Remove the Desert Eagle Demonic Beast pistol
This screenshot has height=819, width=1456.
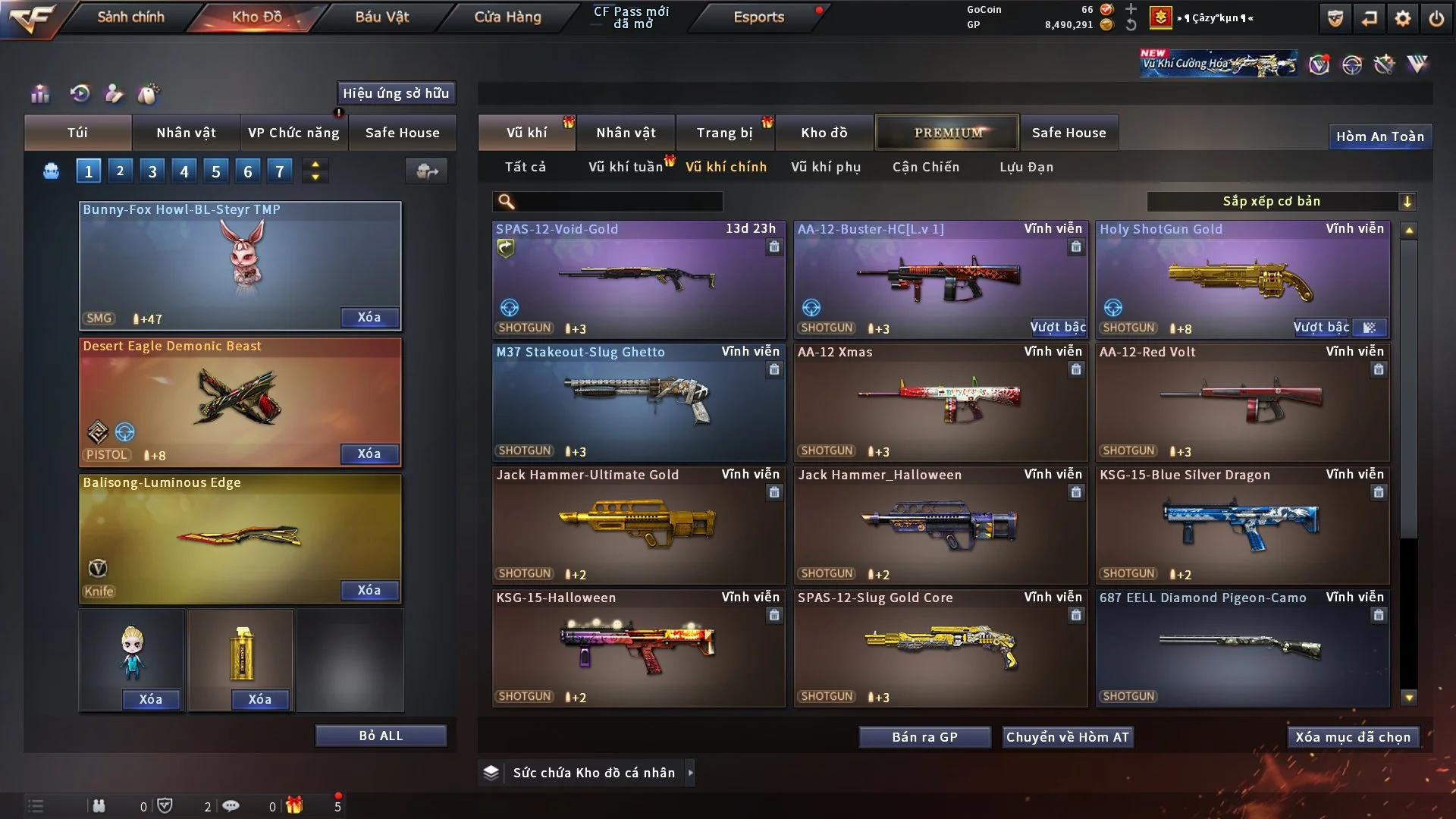pyautogui.click(x=369, y=453)
